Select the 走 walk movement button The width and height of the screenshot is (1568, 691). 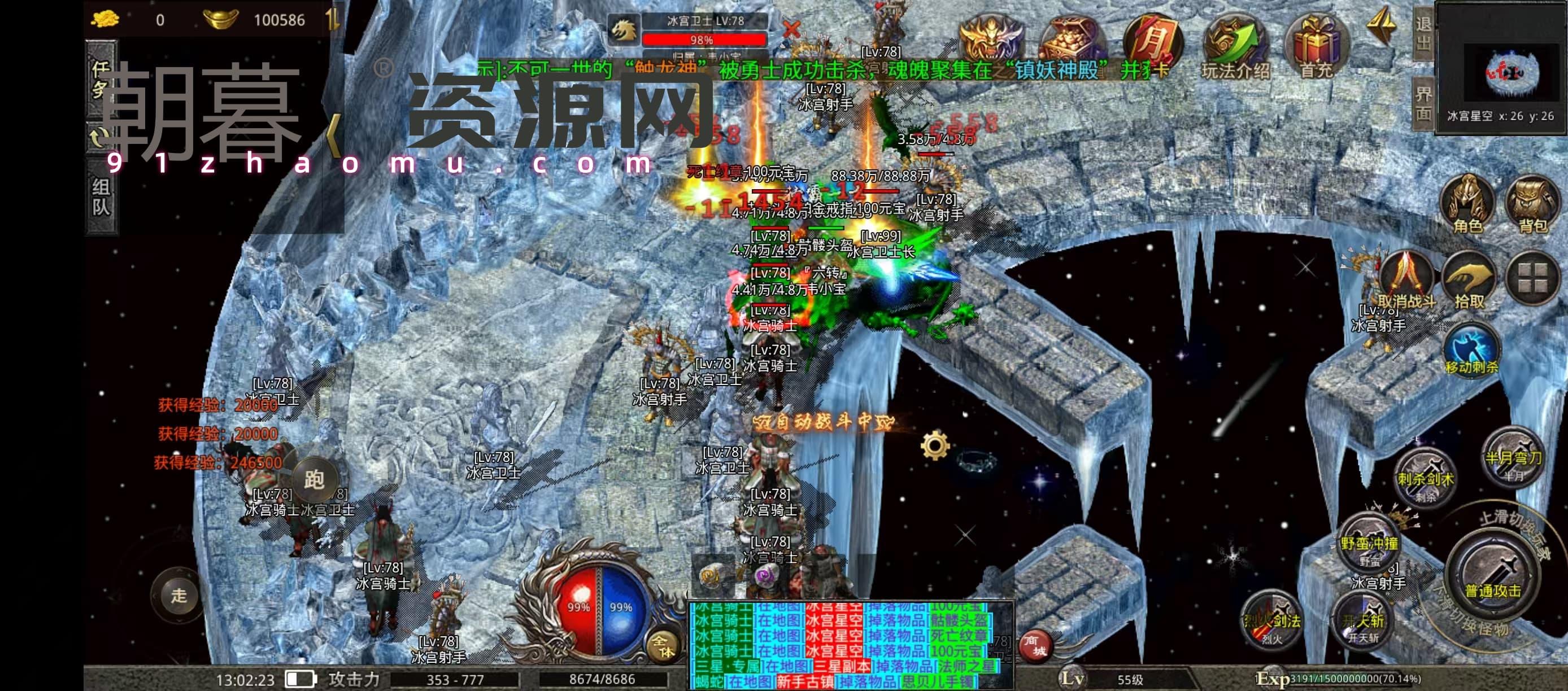[179, 596]
